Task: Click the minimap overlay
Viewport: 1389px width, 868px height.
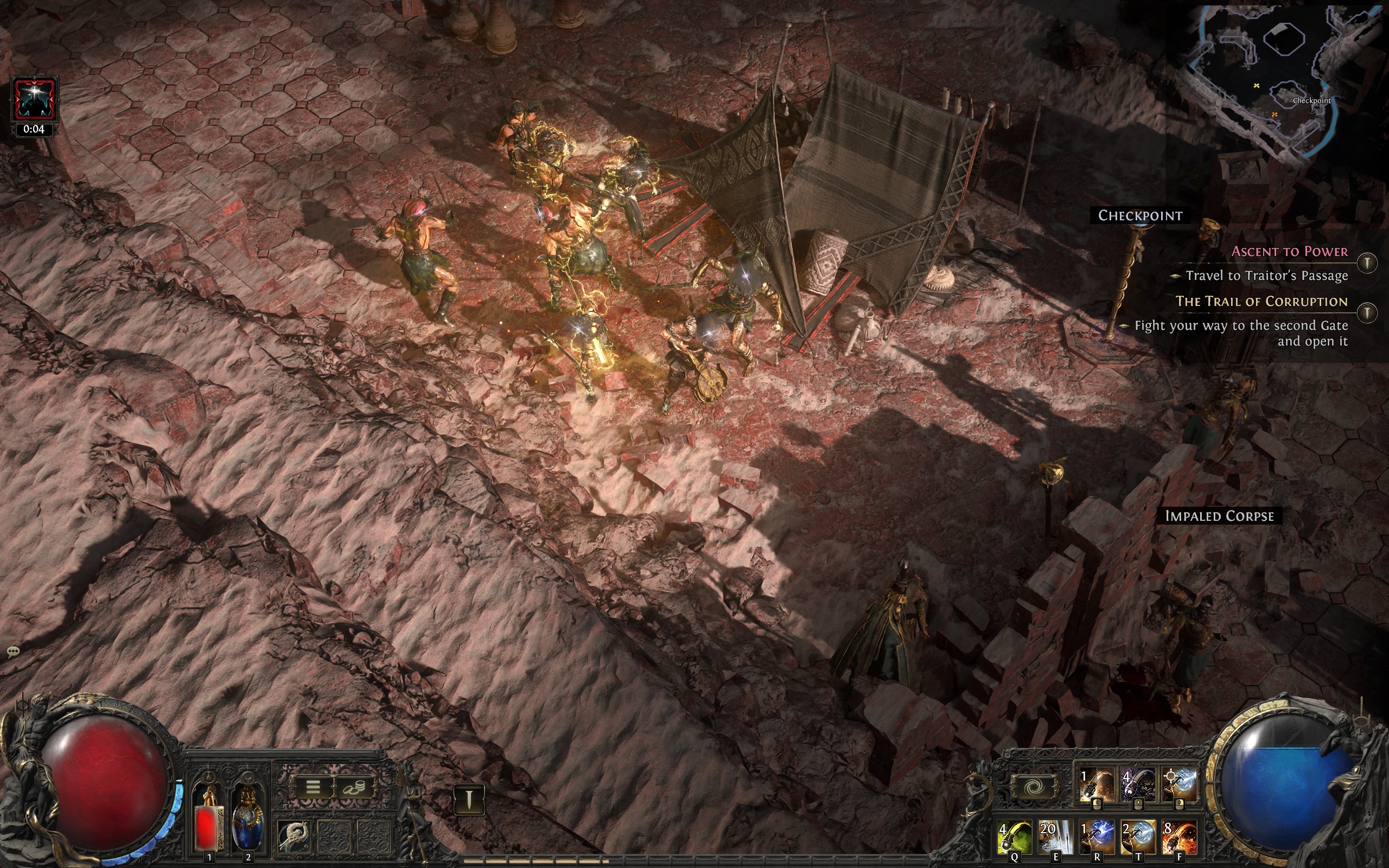Action: click(x=1286, y=80)
